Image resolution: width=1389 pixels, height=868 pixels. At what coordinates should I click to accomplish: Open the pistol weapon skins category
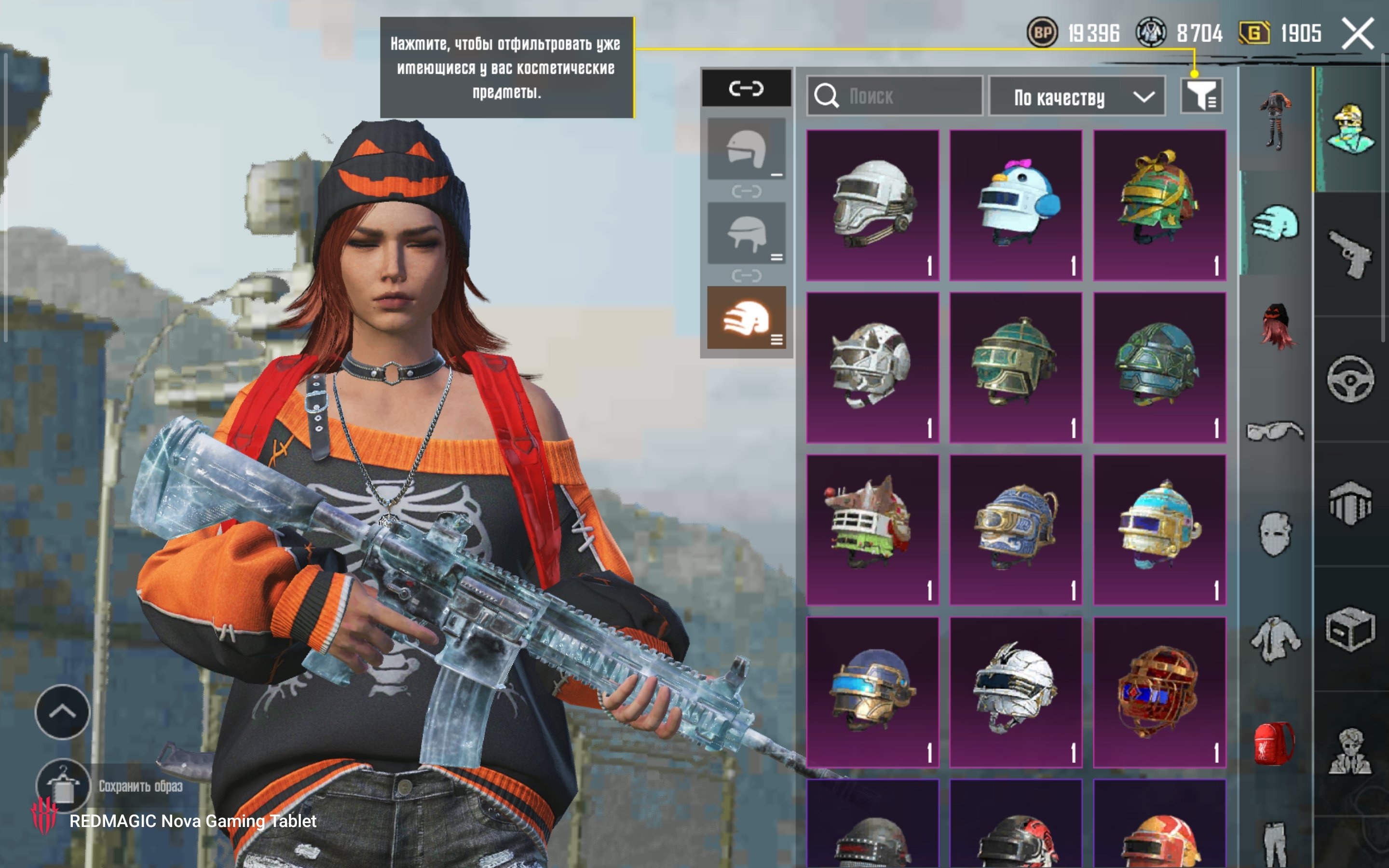pyautogui.click(x=1350, y=254)
